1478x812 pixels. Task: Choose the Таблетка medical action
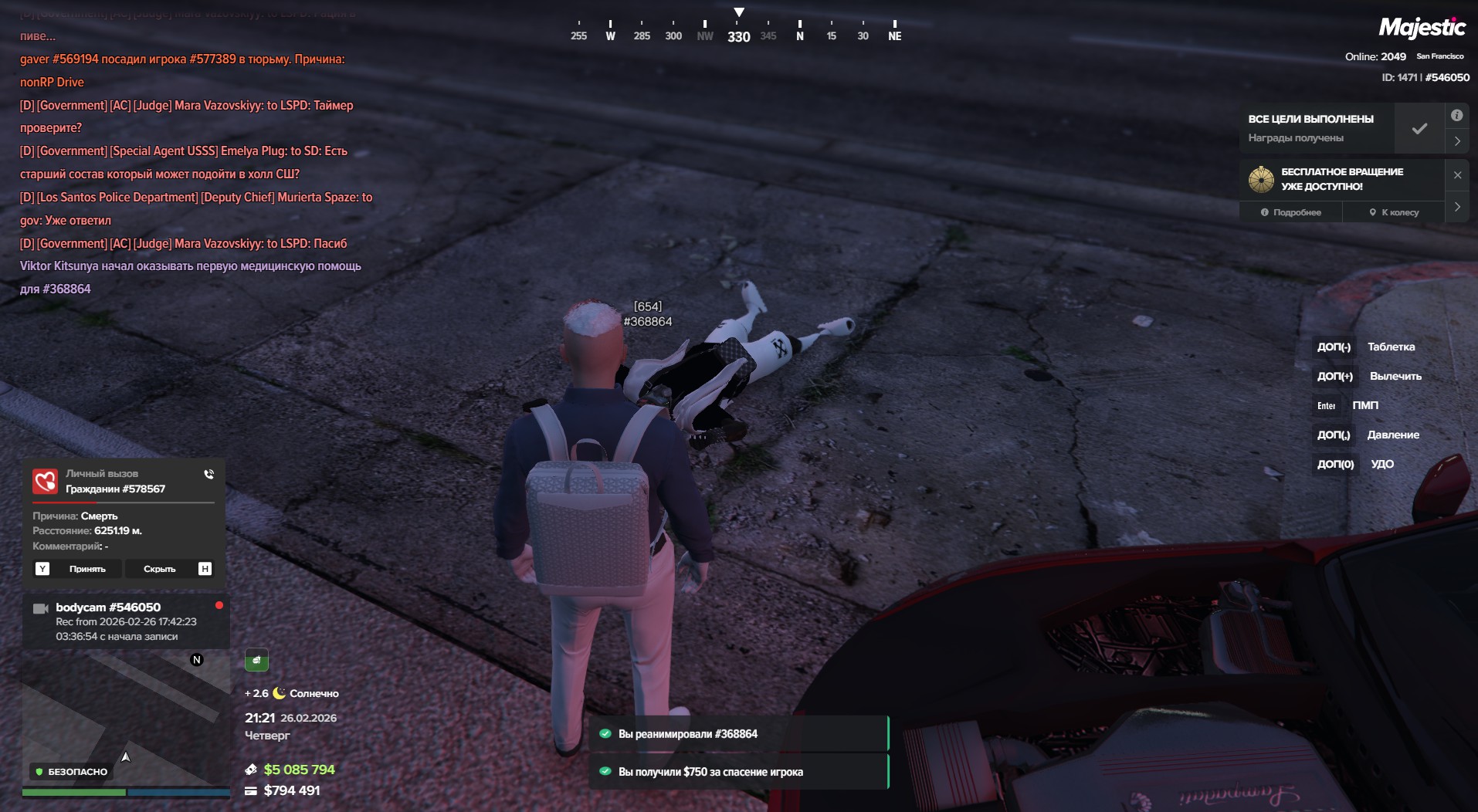1391,347
